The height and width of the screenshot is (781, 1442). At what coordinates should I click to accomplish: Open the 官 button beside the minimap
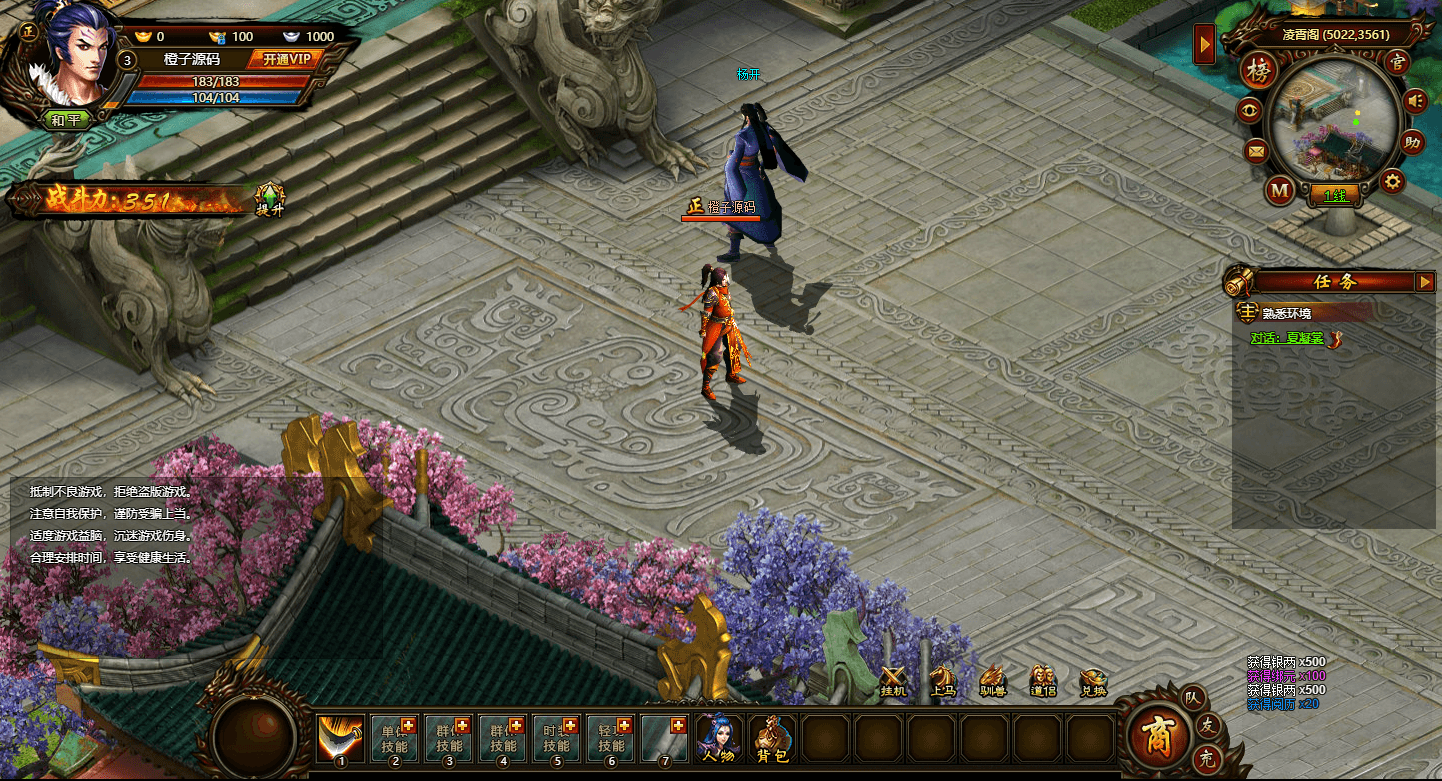1397,61
